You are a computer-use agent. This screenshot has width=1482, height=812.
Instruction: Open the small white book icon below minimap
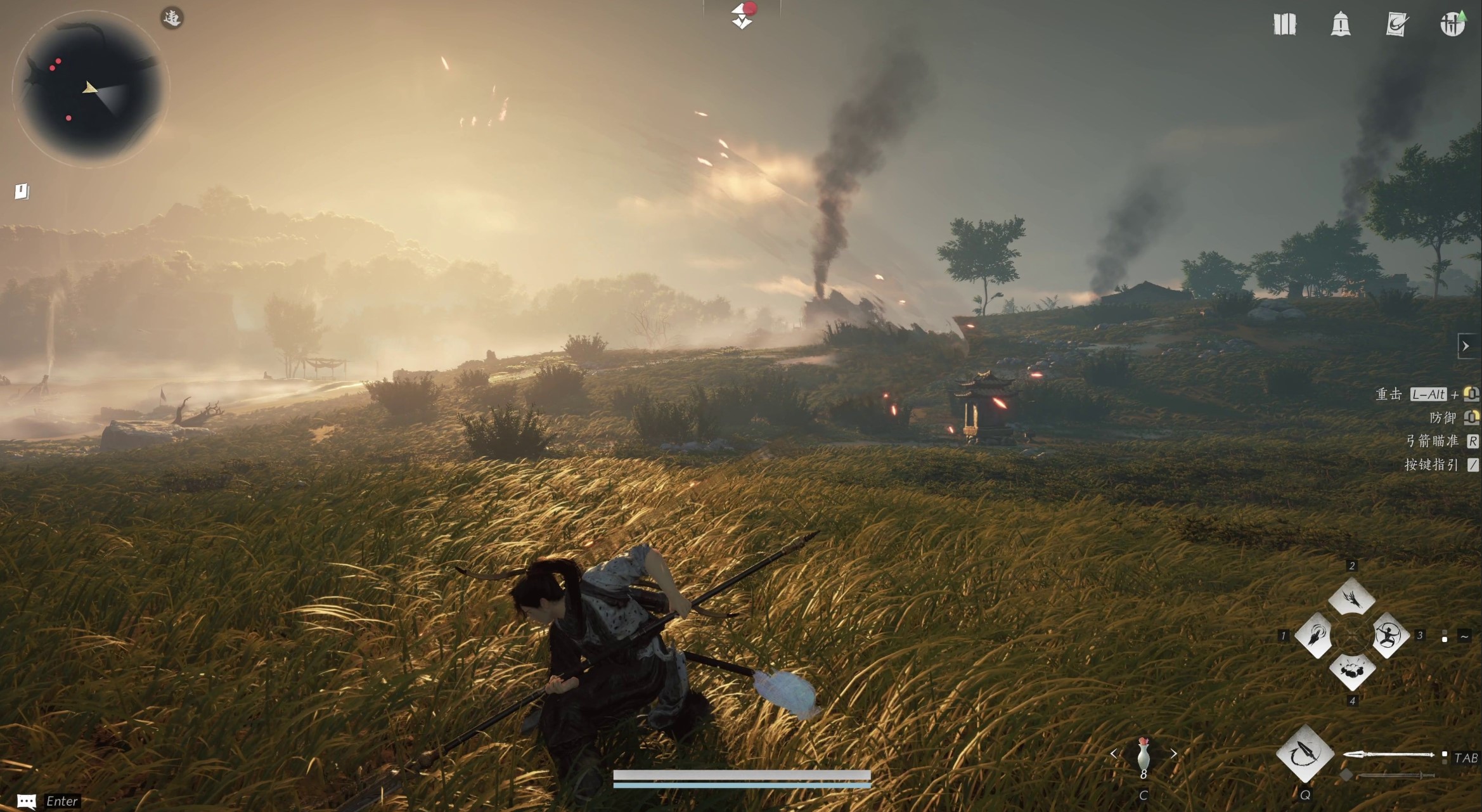pyautogui.click(x=22, y=191)
